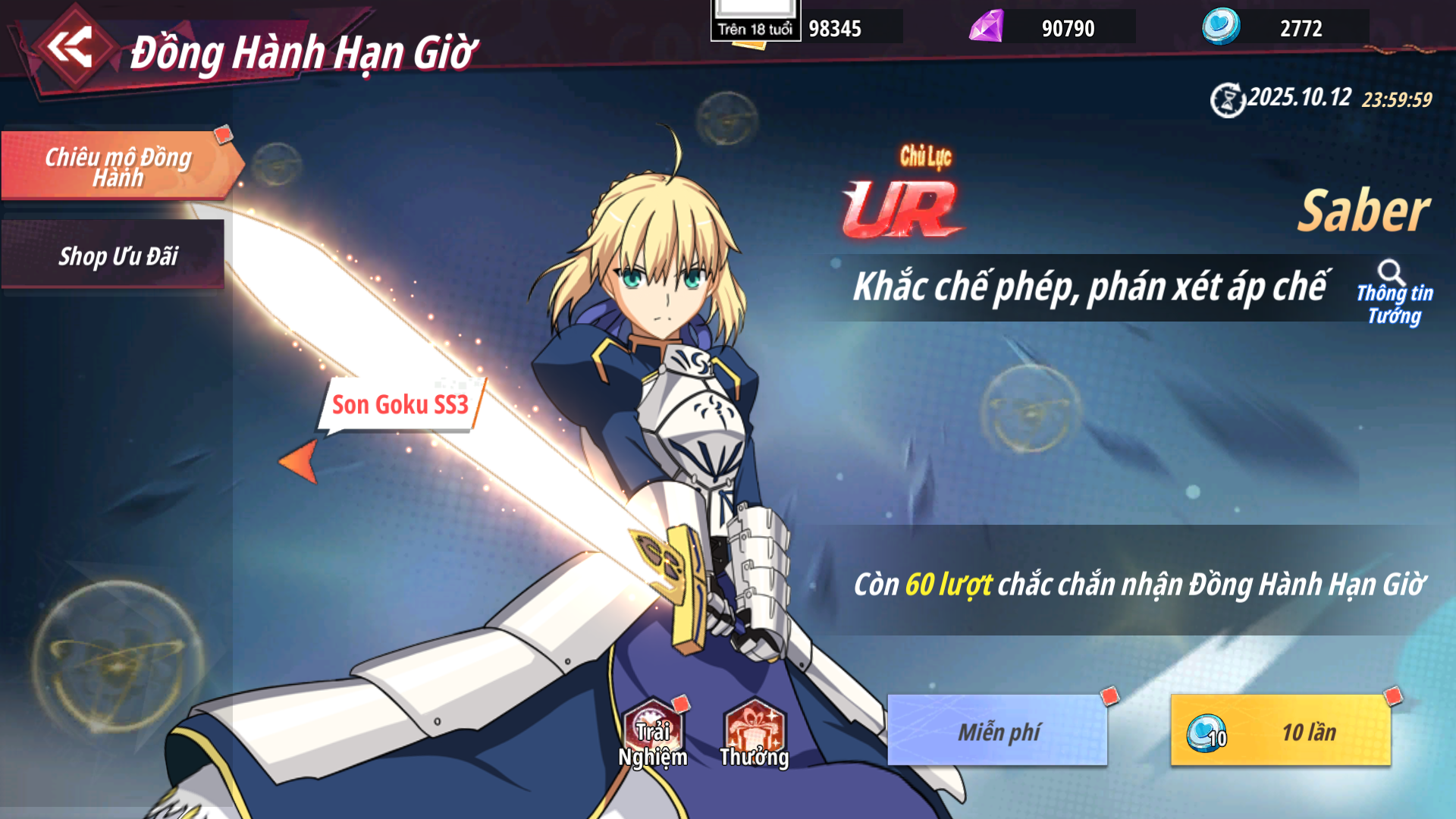1456x819 pixels.
Task: Claim the Miễn phí free summon
Action: (997, 731)
